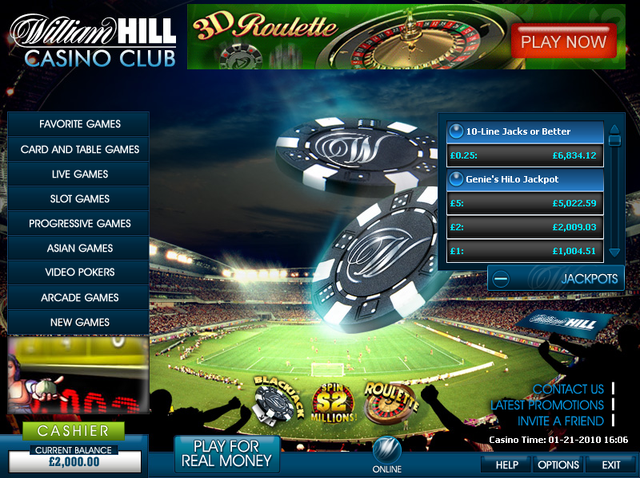Image resolution: width=640 pixels, height=478 pixels.
Task: Follow the Contact Us link
Action: (568, 389)
